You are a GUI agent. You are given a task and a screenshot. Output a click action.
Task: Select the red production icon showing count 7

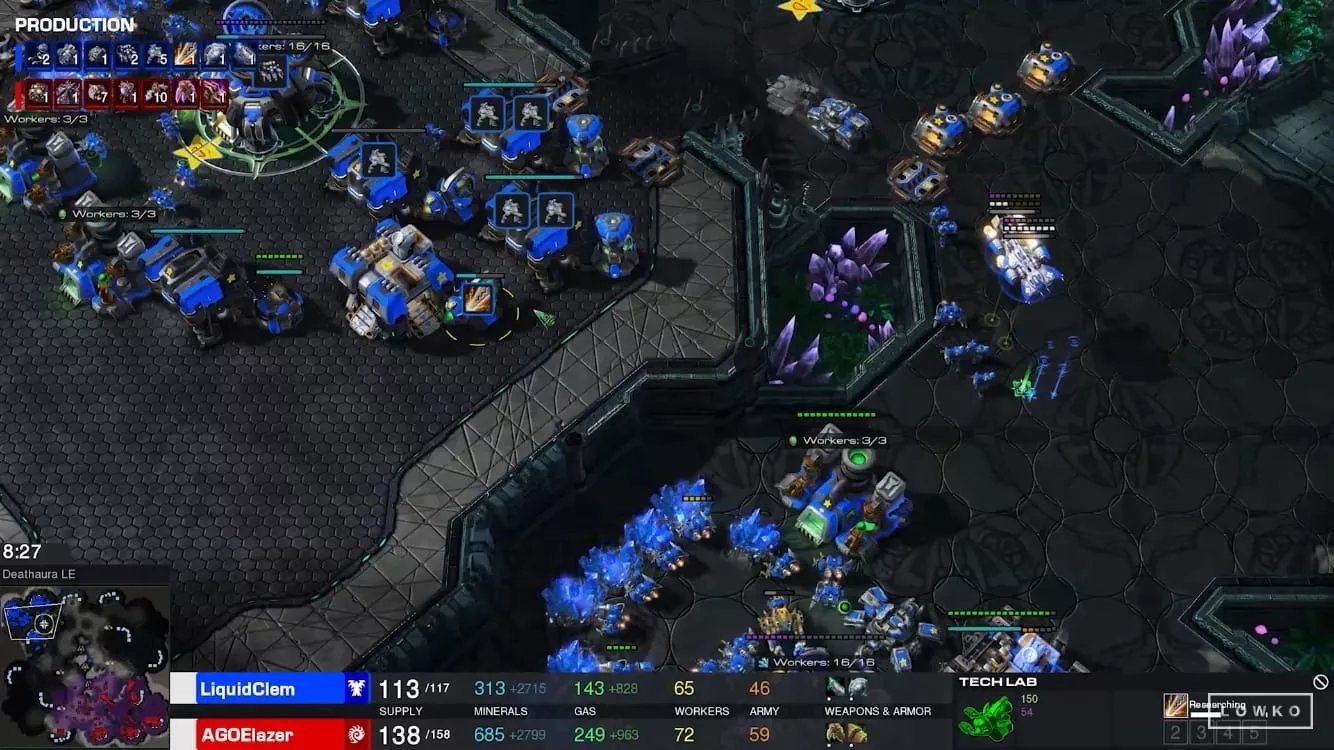(97, 94)
